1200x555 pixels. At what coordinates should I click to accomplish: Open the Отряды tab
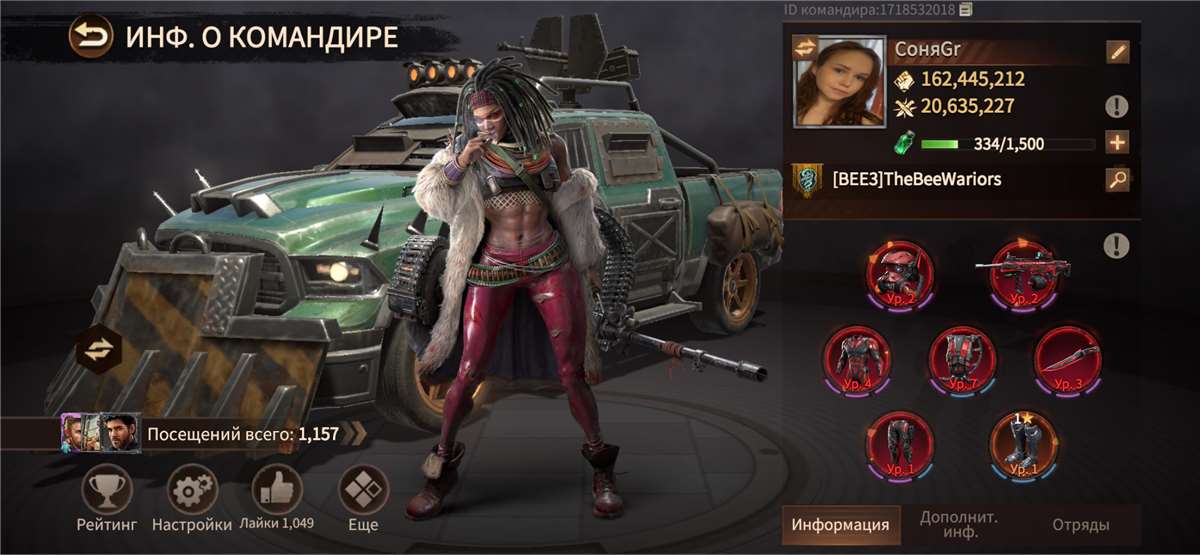[x=1080, y=524]
